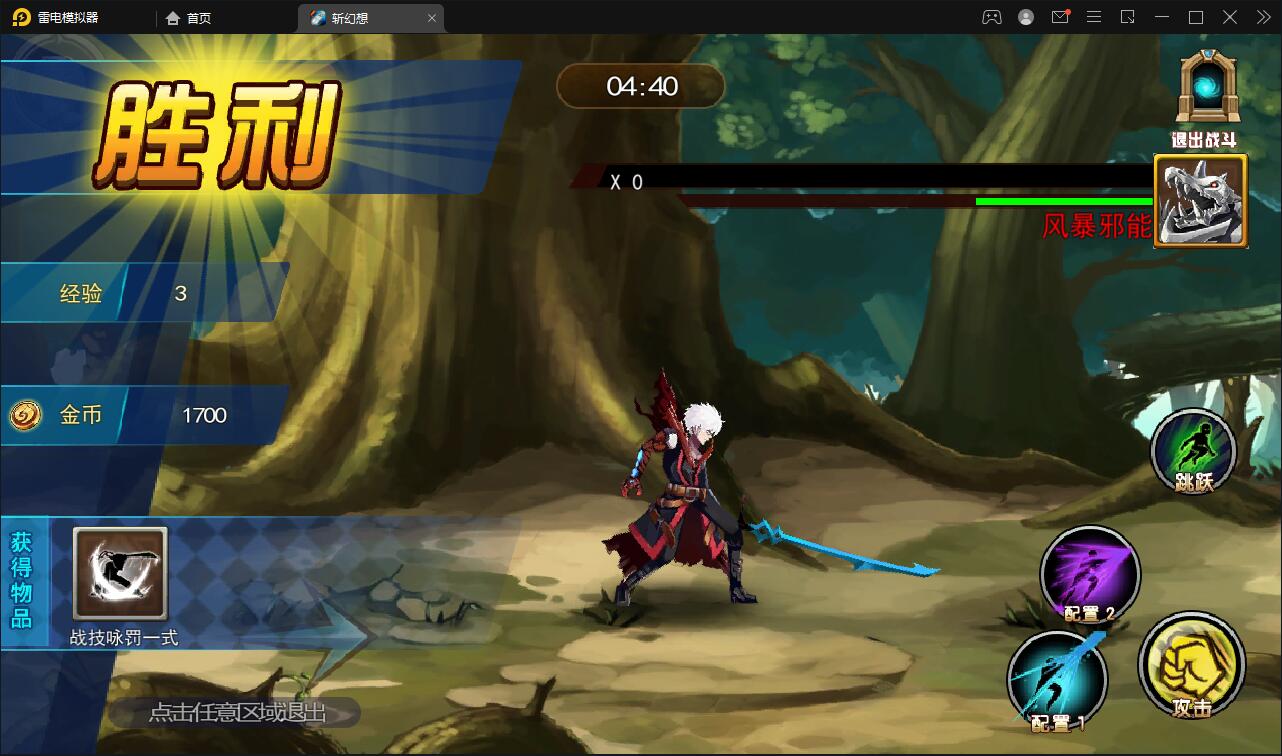Close the 斩幻想 emulator tab
This screenshot has width=1282, height=756.
[x=432, y=18]
